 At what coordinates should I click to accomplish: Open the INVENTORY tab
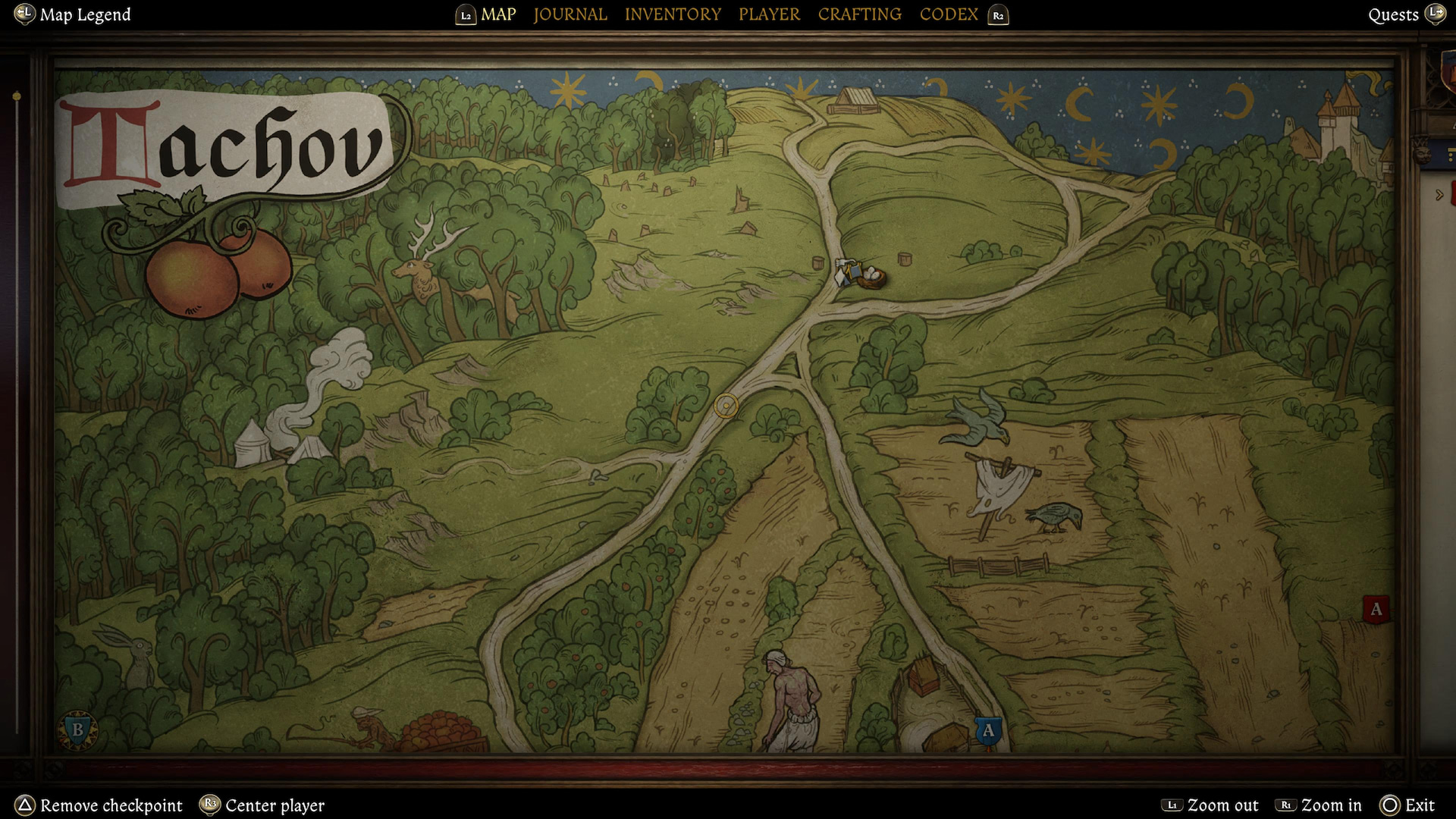coord(673,14)
